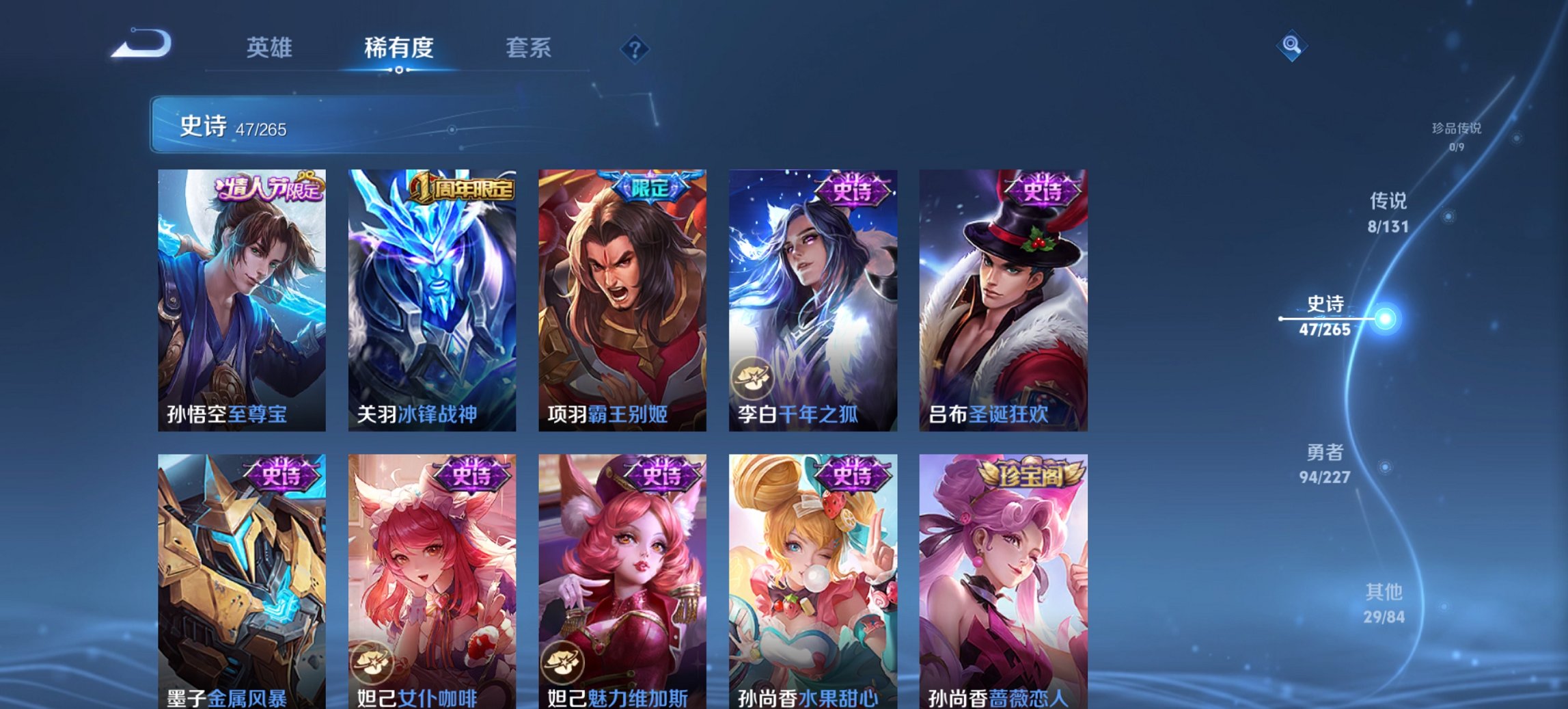
Task: Select the 墨子金属风暴 skin thumbnail
Action: (241, 581)
